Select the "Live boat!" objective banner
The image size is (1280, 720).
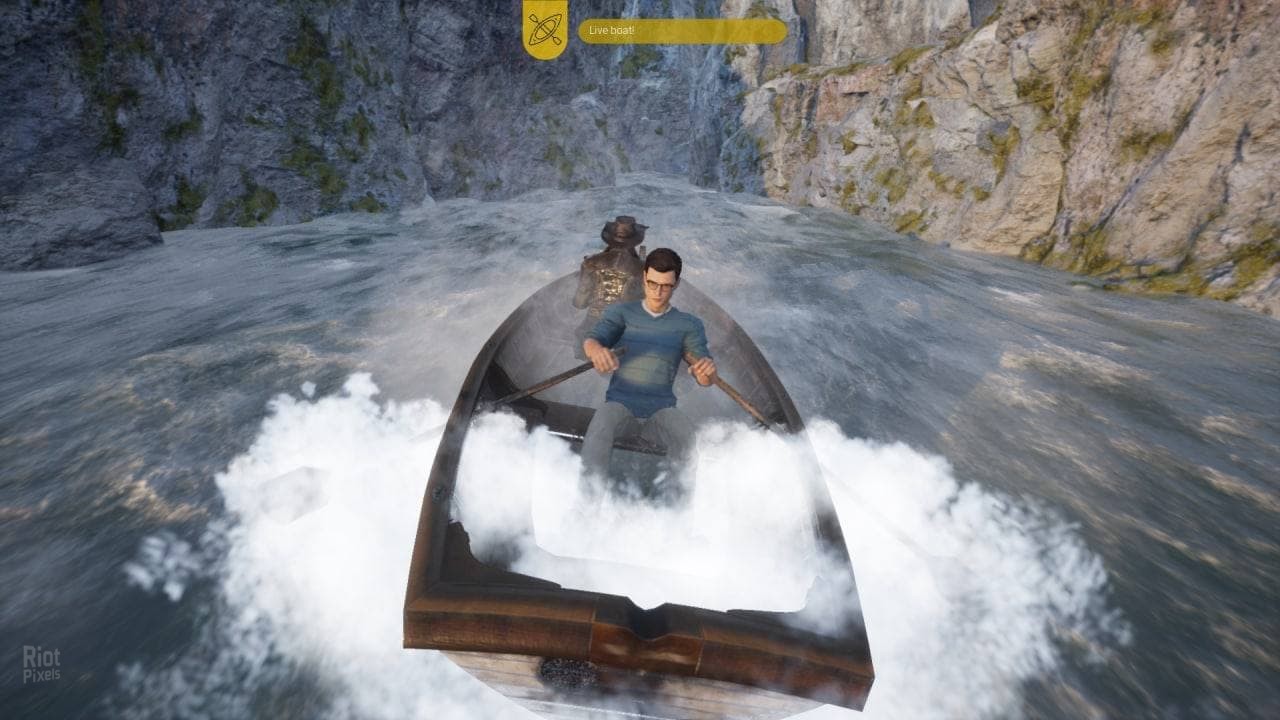tap(682, 31)
